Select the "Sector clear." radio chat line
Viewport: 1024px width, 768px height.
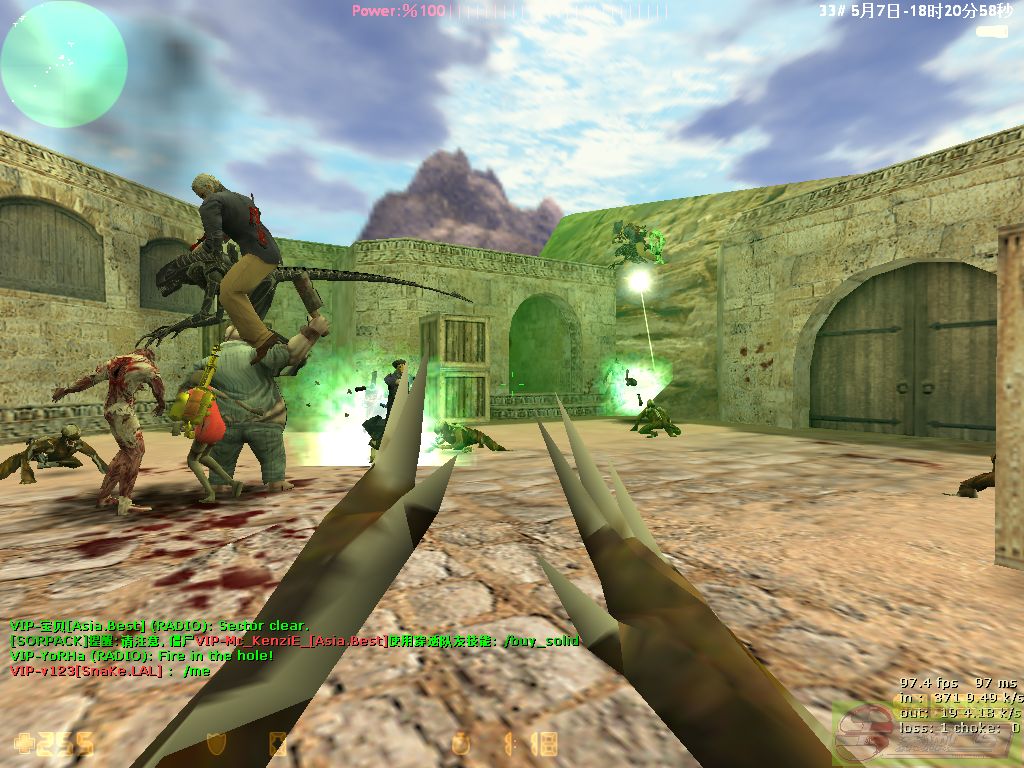click(159, 625)
